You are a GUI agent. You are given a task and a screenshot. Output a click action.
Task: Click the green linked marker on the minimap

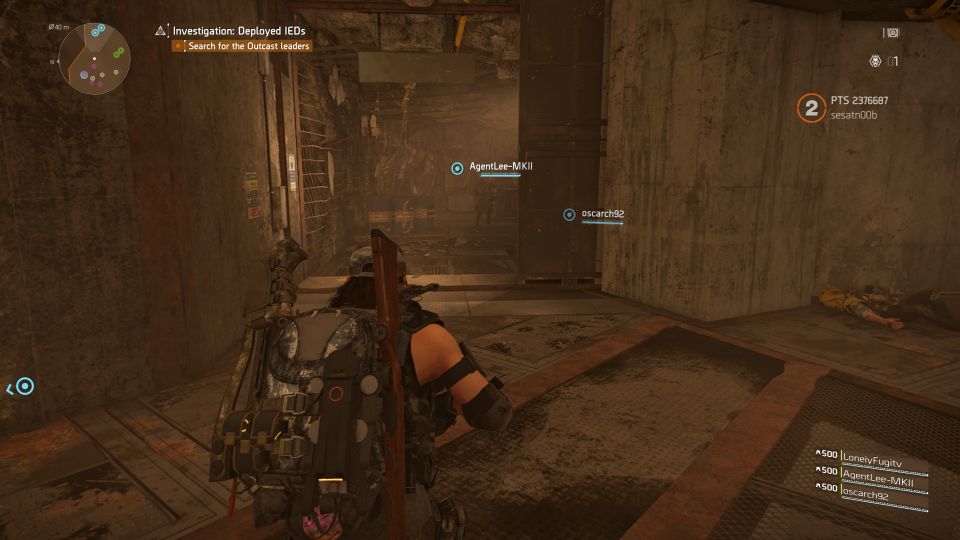118,52
